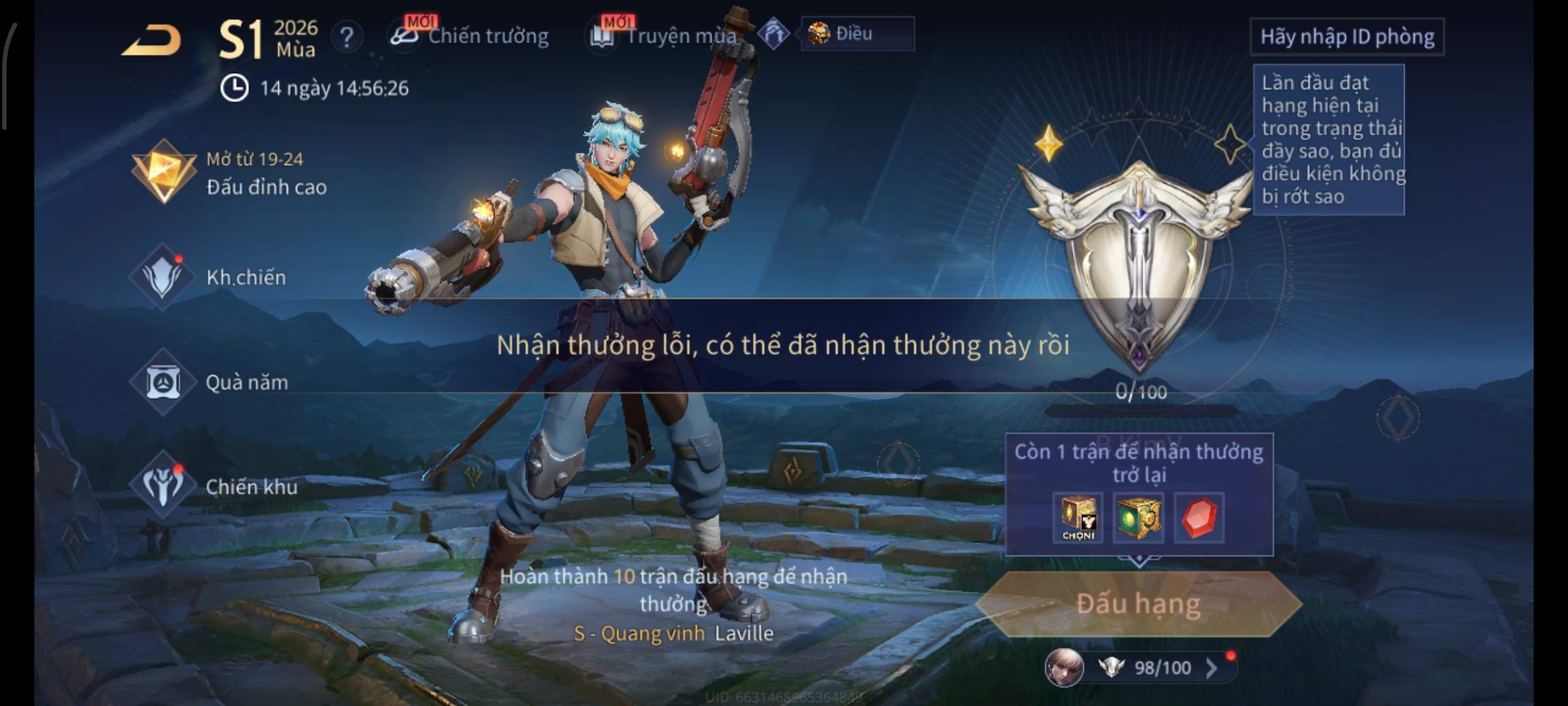Viewport: 1568px width, 706px height.
Task: Open the question mark help icon
Action: (346, 37)
